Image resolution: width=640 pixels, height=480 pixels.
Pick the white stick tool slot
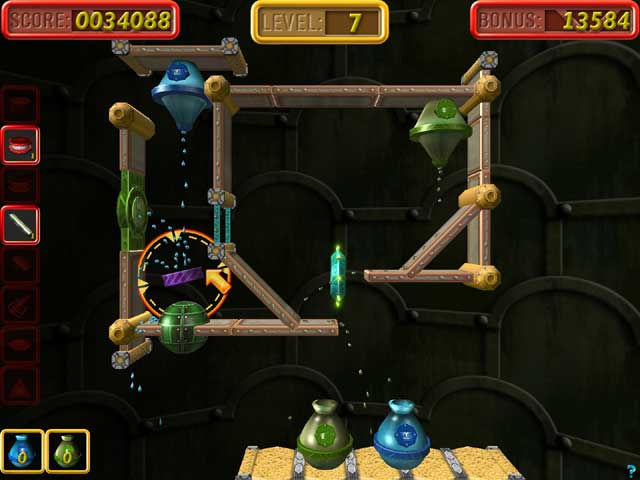[21, 226]
